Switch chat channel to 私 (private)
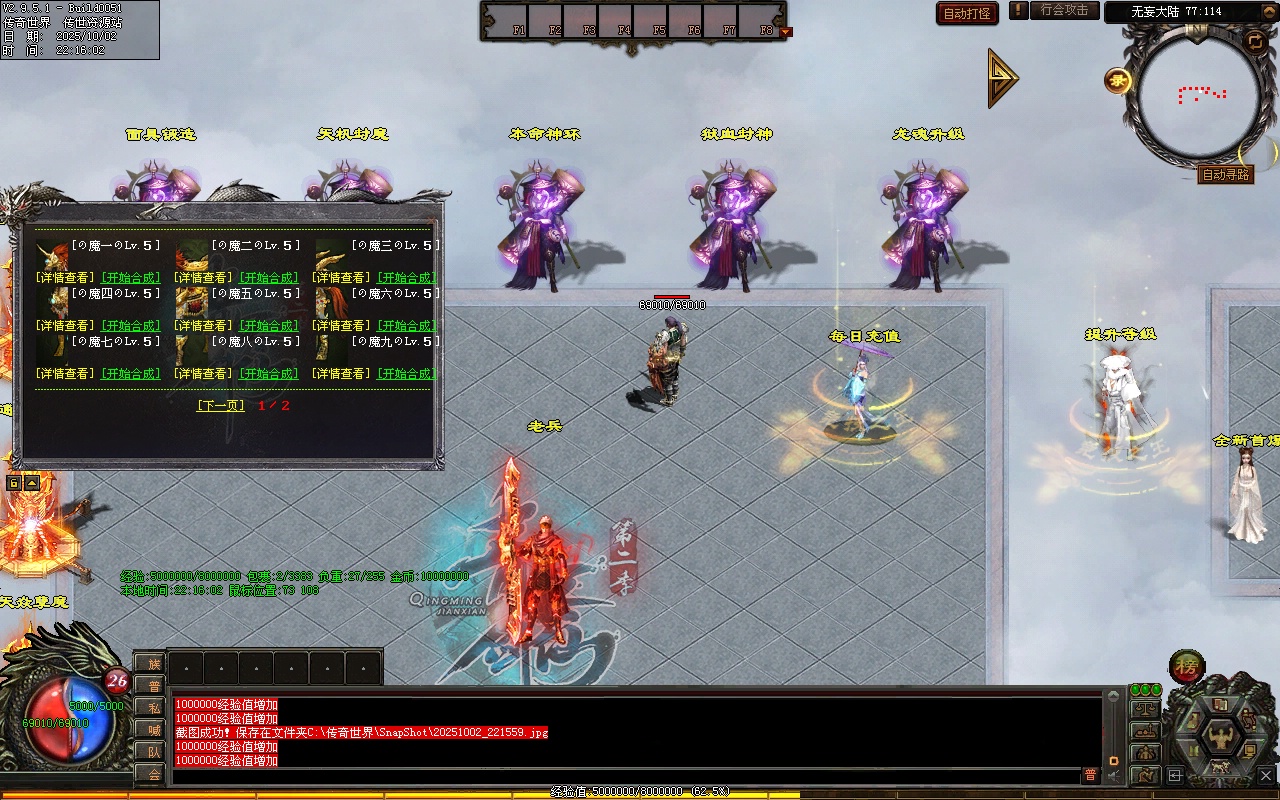Viewport: 1280px width, 800px height. [153, 707]
